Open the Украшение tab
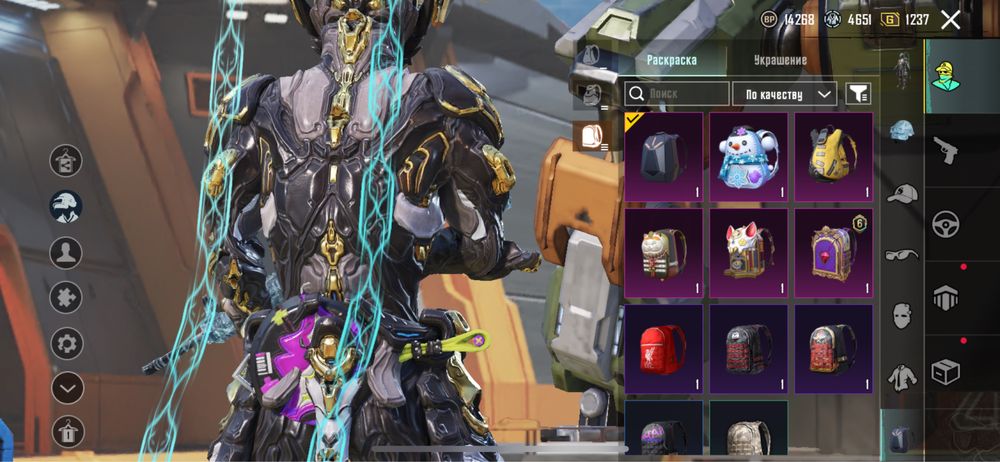Screen dimensions: 1000x462 pos(780,60)
